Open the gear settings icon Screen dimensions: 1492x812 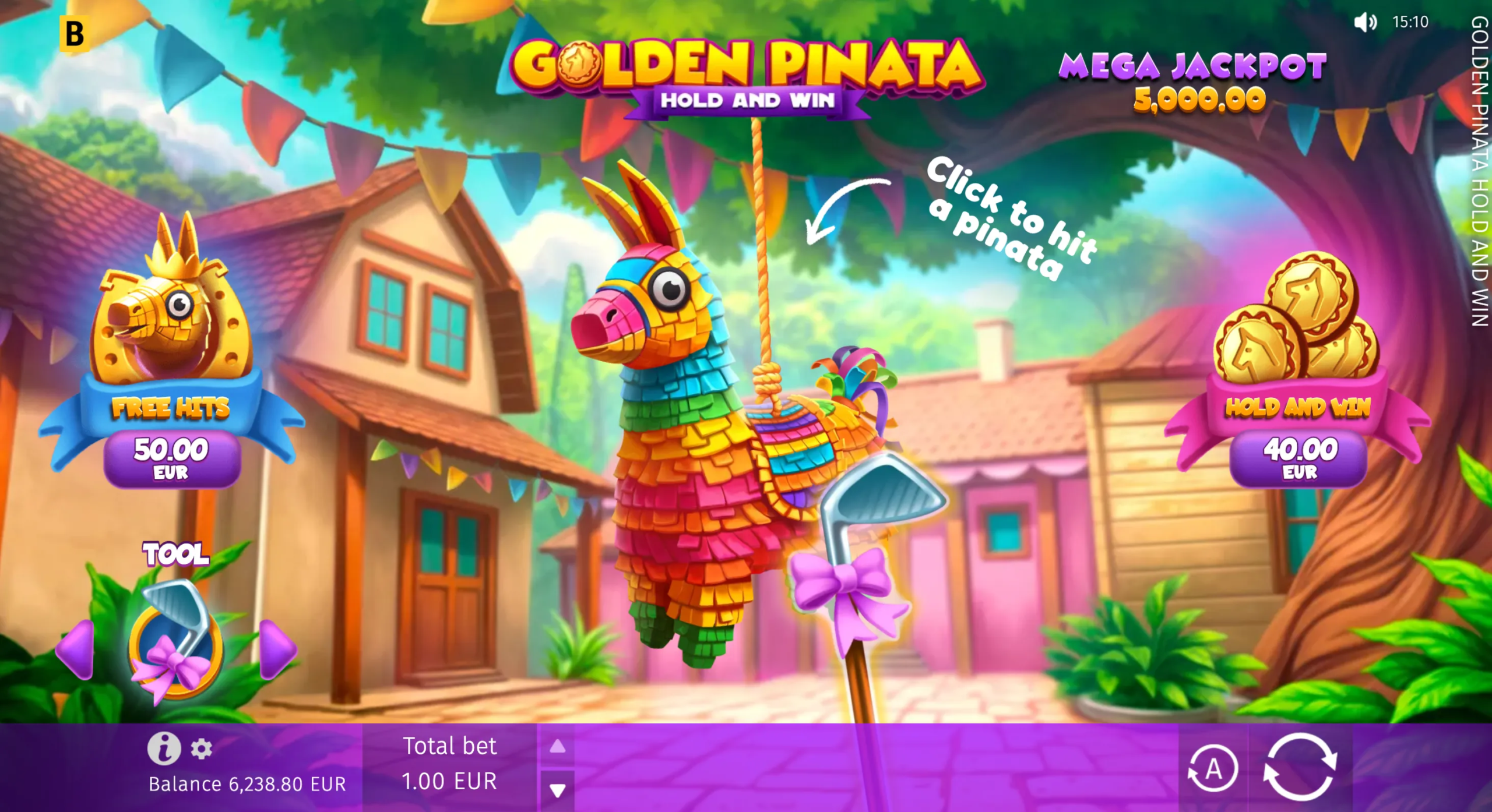coord(201,749)
